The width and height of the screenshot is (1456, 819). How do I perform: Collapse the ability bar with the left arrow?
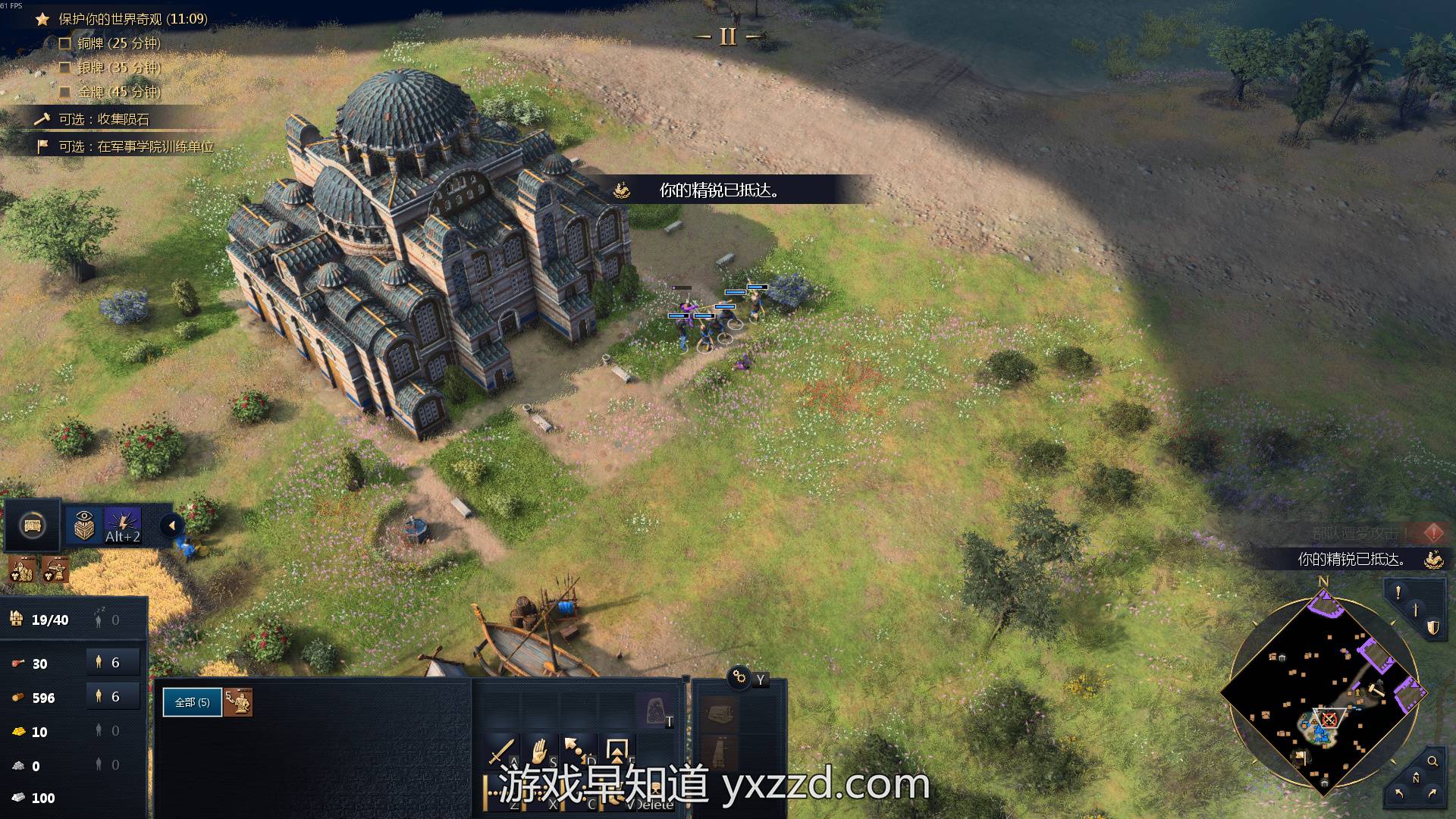click(x=171, y=525)
